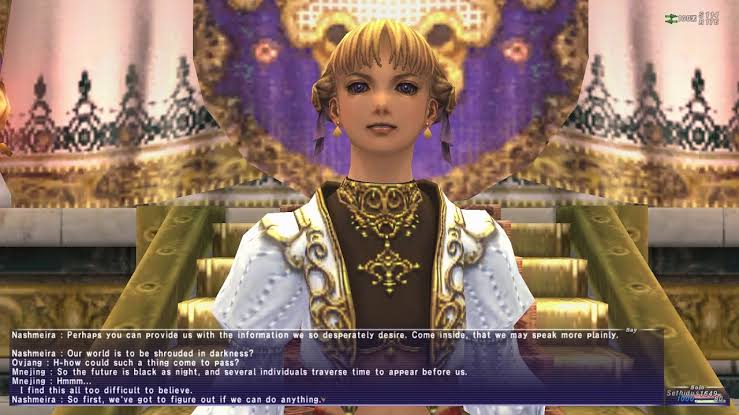
Task: Click the chat log window
Action: tap(330, 366)
